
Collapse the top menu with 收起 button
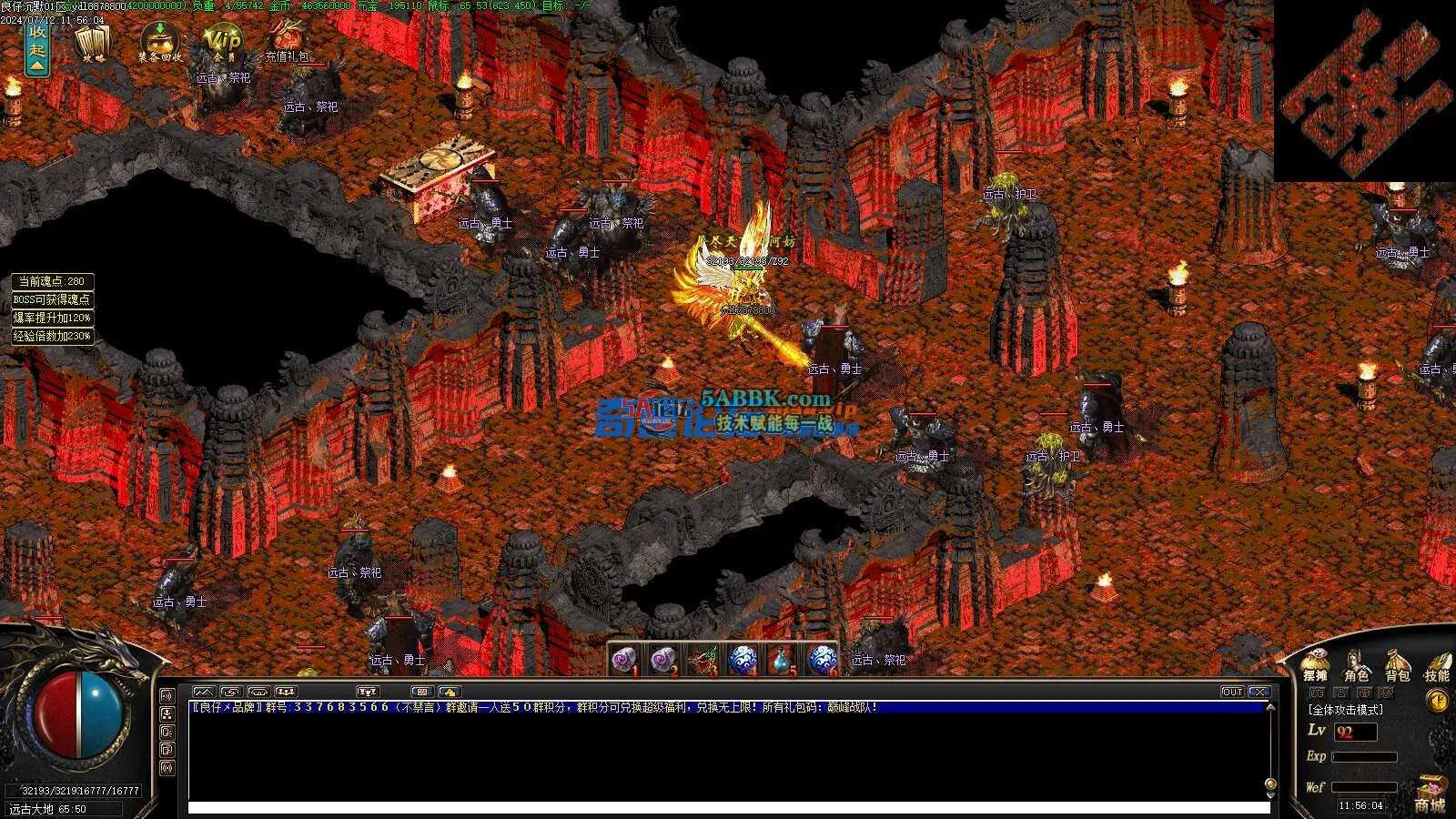[x=36, y=47]
